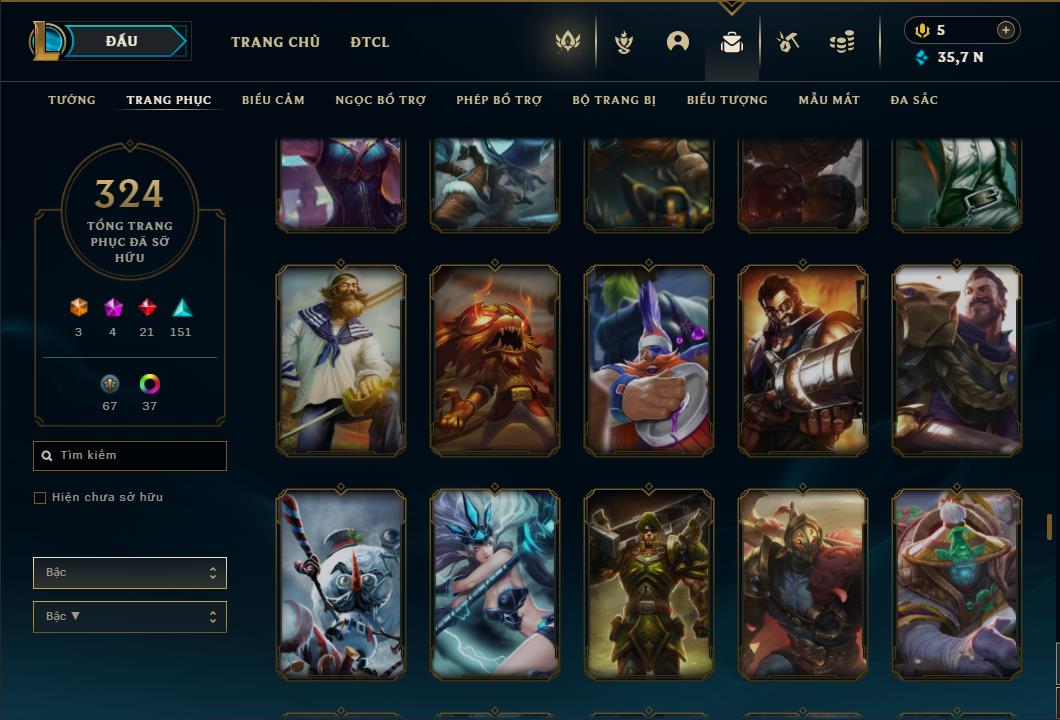Show the BỘ TRANG BỊ tab
The height and width of the screenshot is (720, 1060).
[x=614, y=100]
